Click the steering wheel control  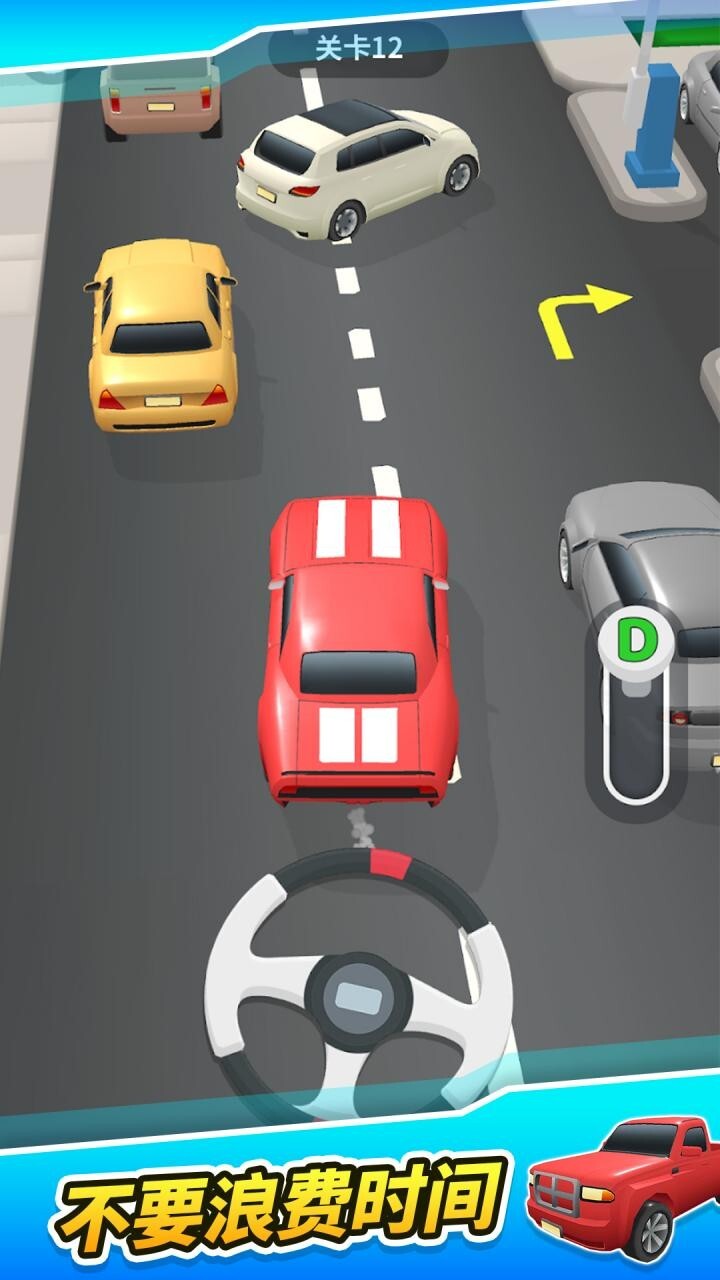[x=358, y=988]
